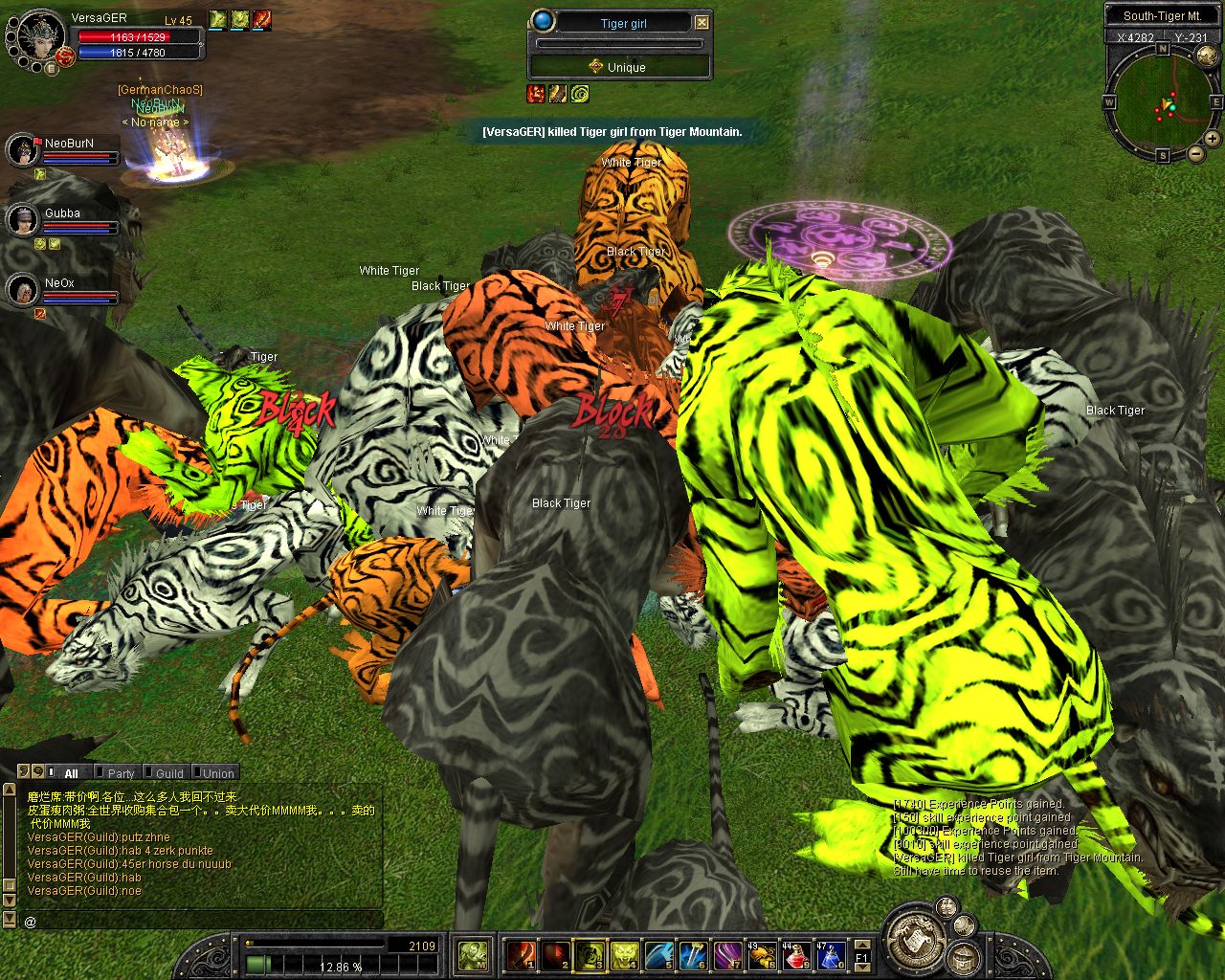This screenshot has height=980, width=1225.
Task: Activate the yellow tiger skill in slot 4
Action: (624, 955)
